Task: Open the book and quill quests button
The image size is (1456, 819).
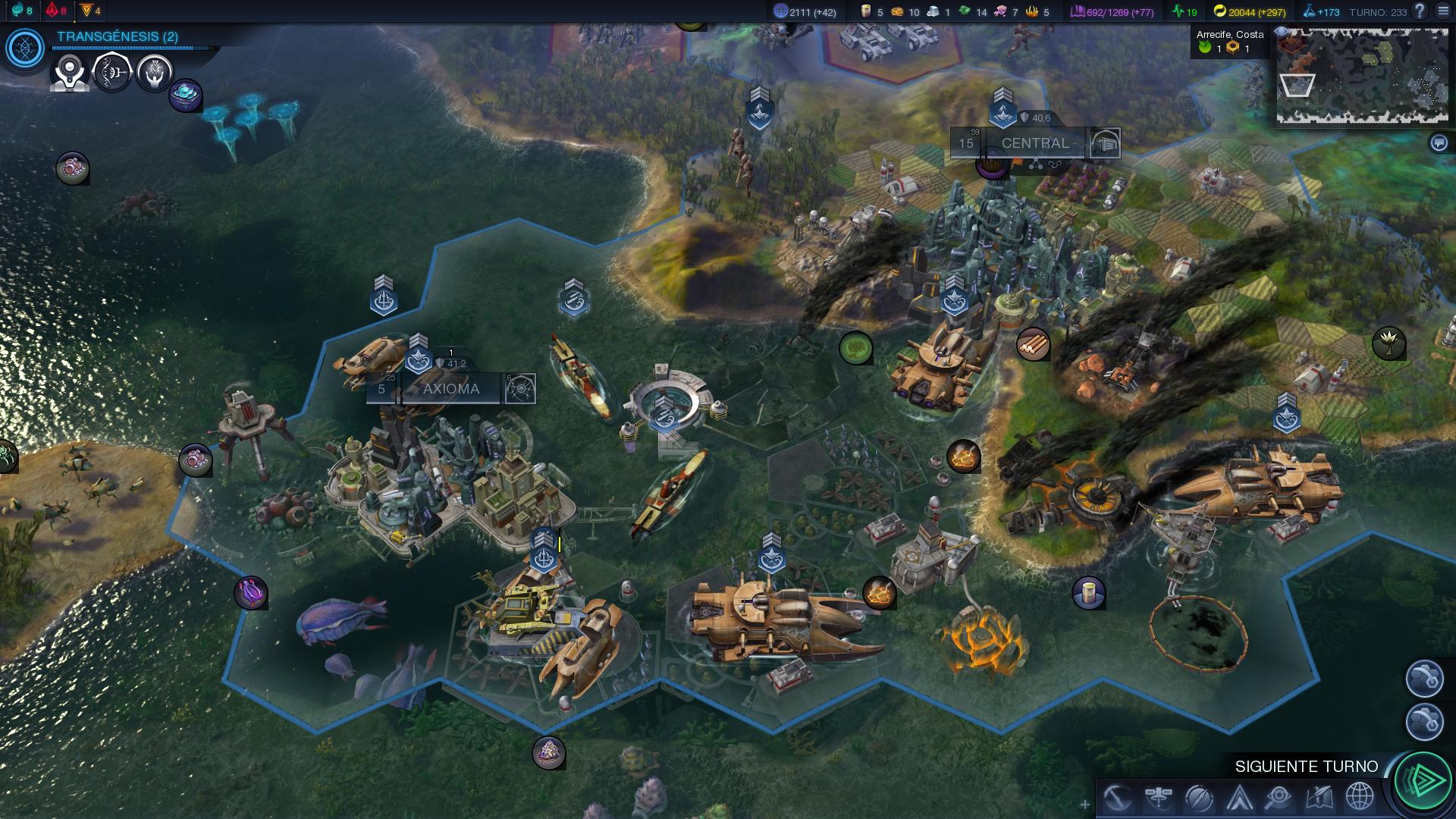Action: click(x=1319, y=798)
